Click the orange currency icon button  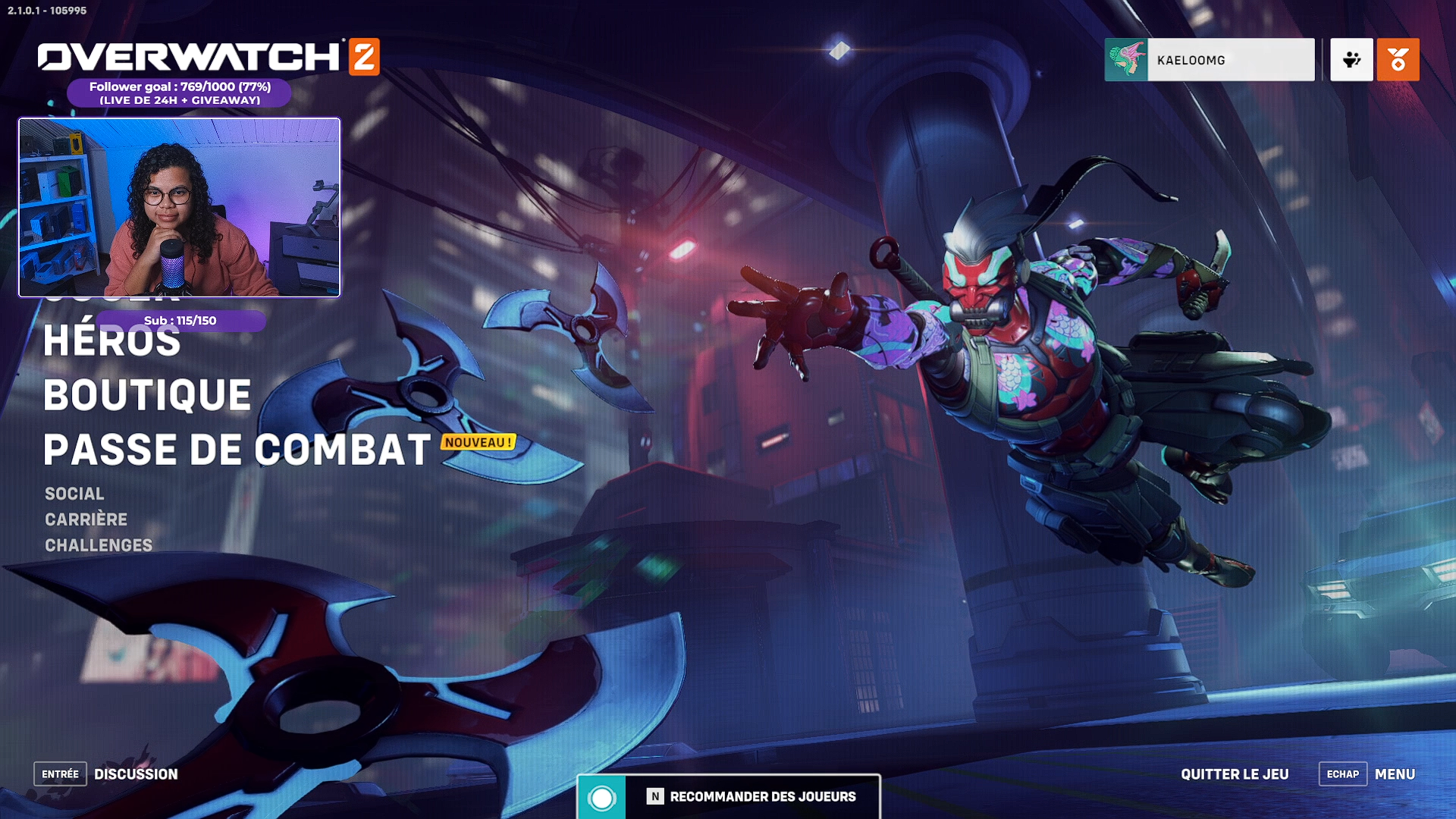pyautogui.click(x=1398, y=60)
